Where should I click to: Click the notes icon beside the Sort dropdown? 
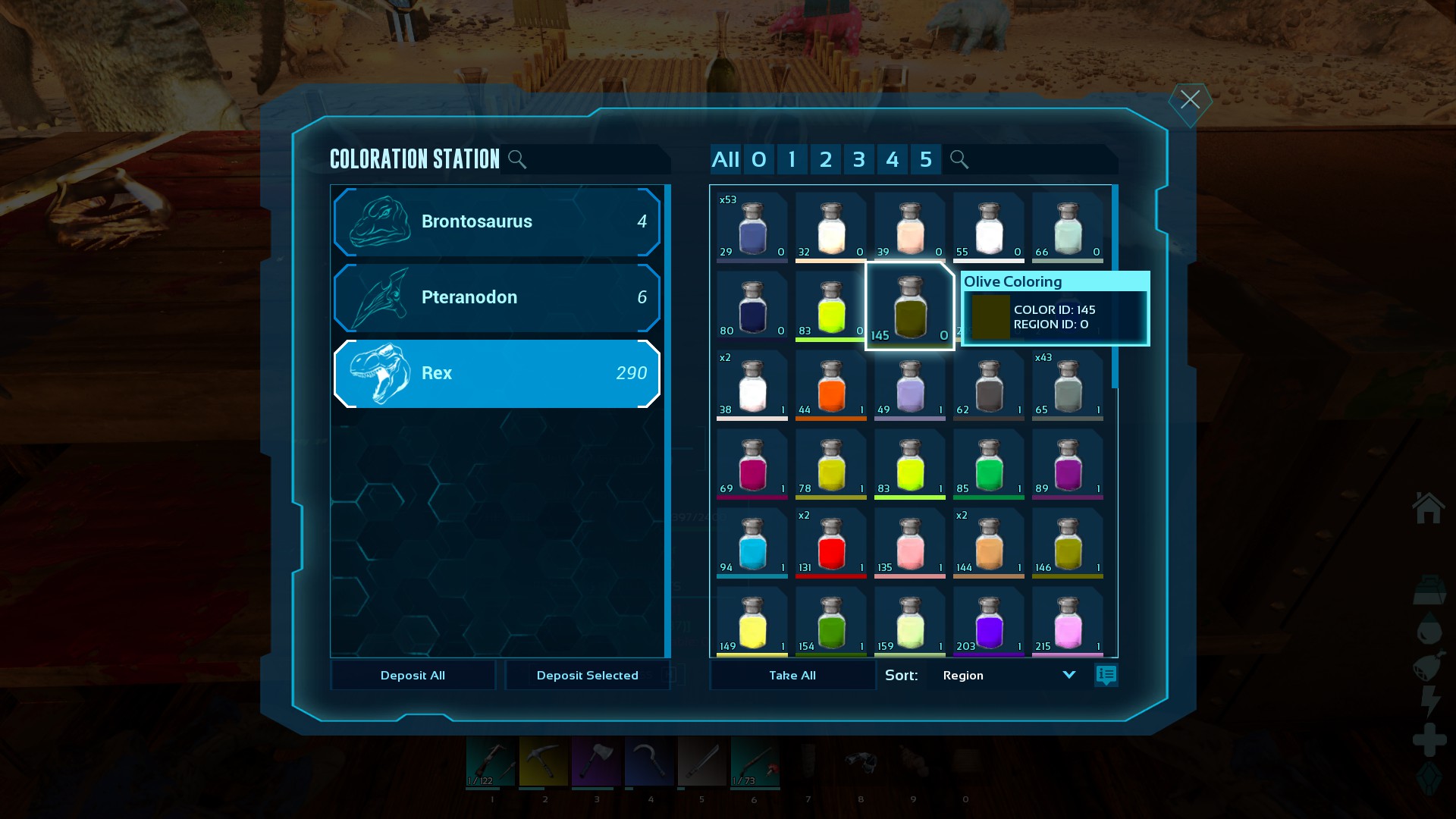tap(1106, 675)
